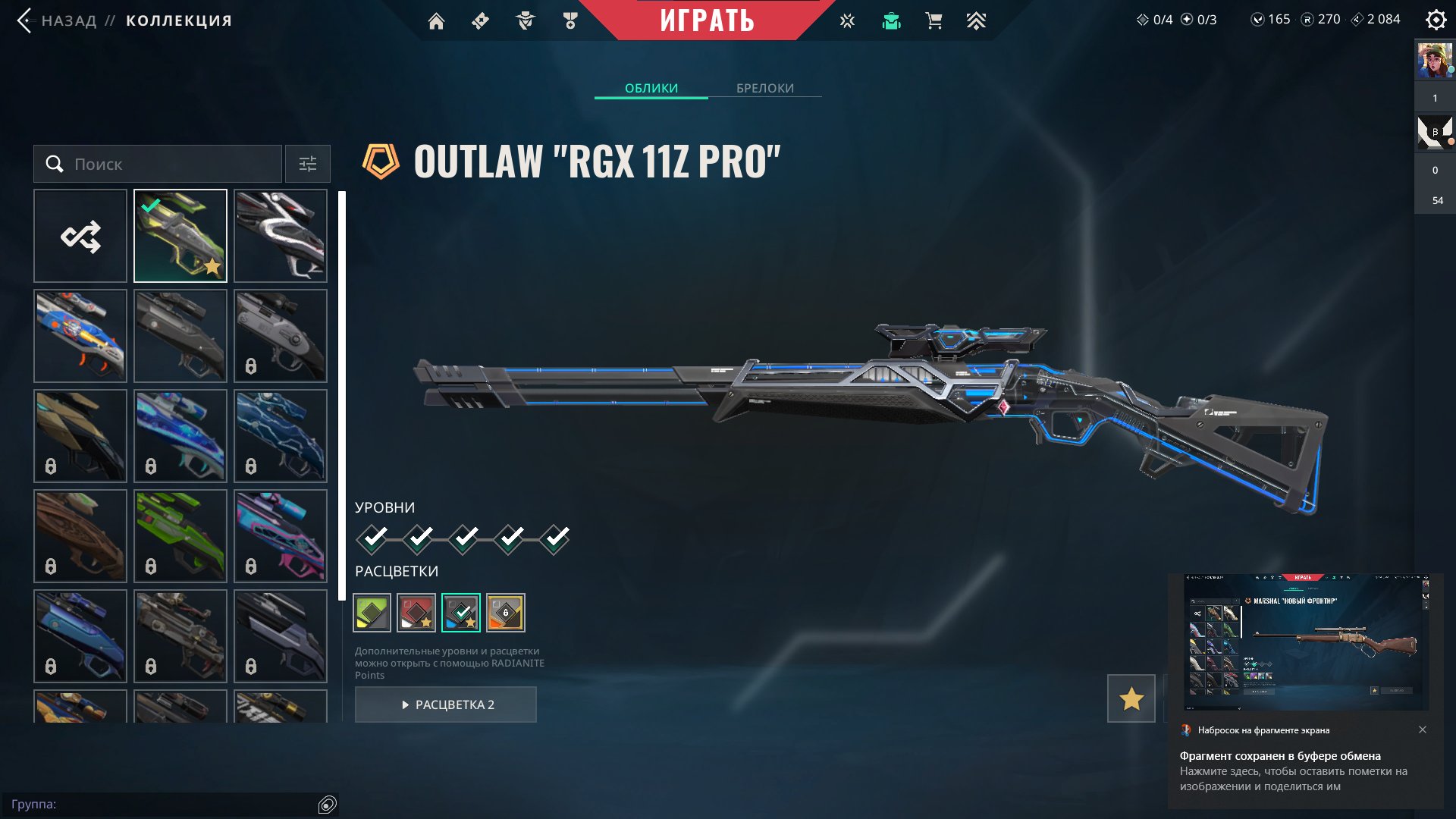The image size is (1456, 819).
Task: Open the home screen icon
Action: [x=436, y=21]
